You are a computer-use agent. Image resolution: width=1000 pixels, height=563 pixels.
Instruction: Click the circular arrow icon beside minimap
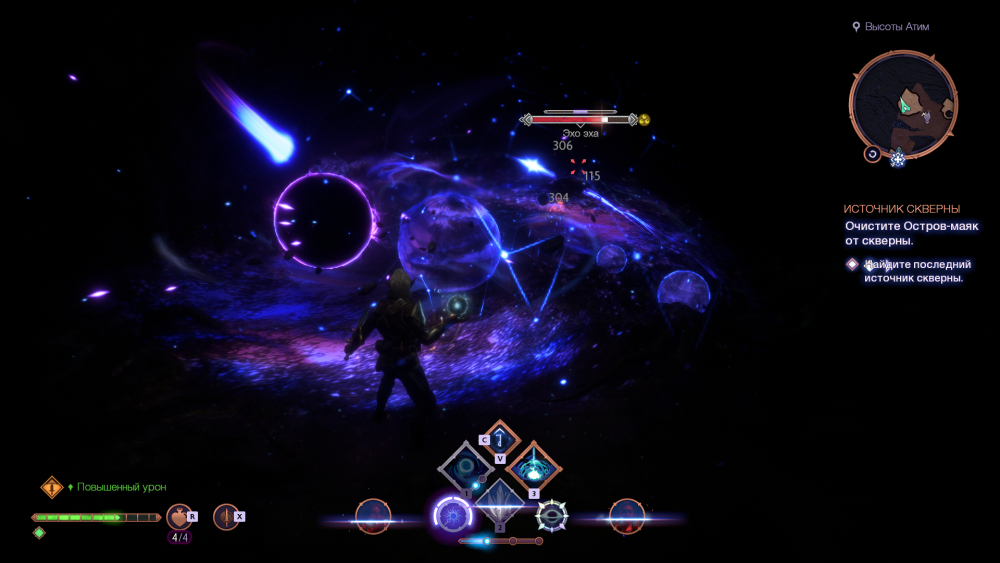coord(872,154)
